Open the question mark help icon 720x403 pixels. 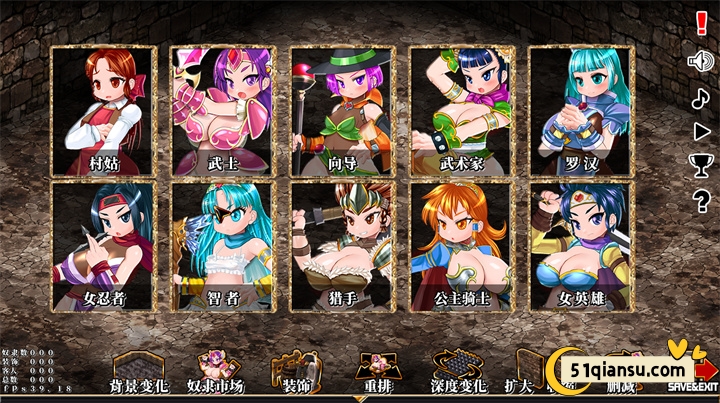tap(700, 201)
